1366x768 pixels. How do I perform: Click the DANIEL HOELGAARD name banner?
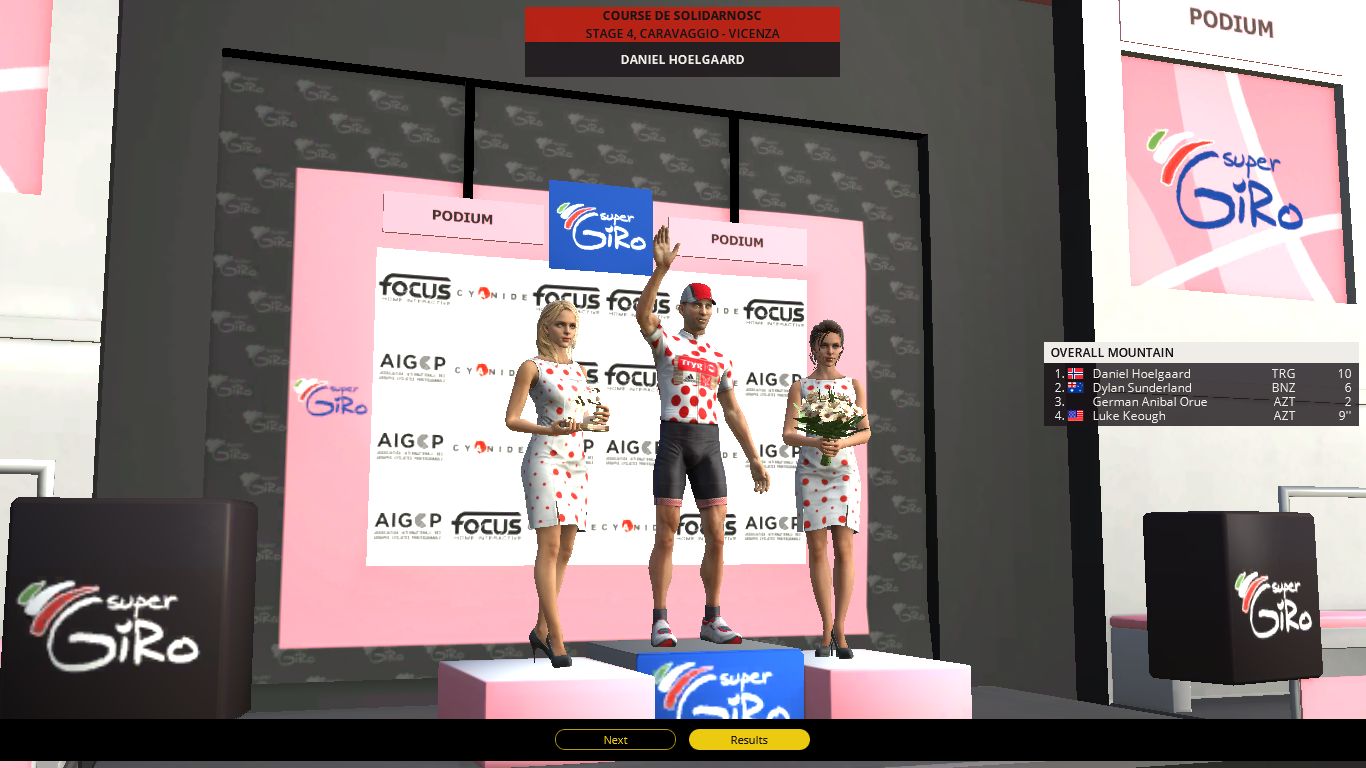[681, 58]
